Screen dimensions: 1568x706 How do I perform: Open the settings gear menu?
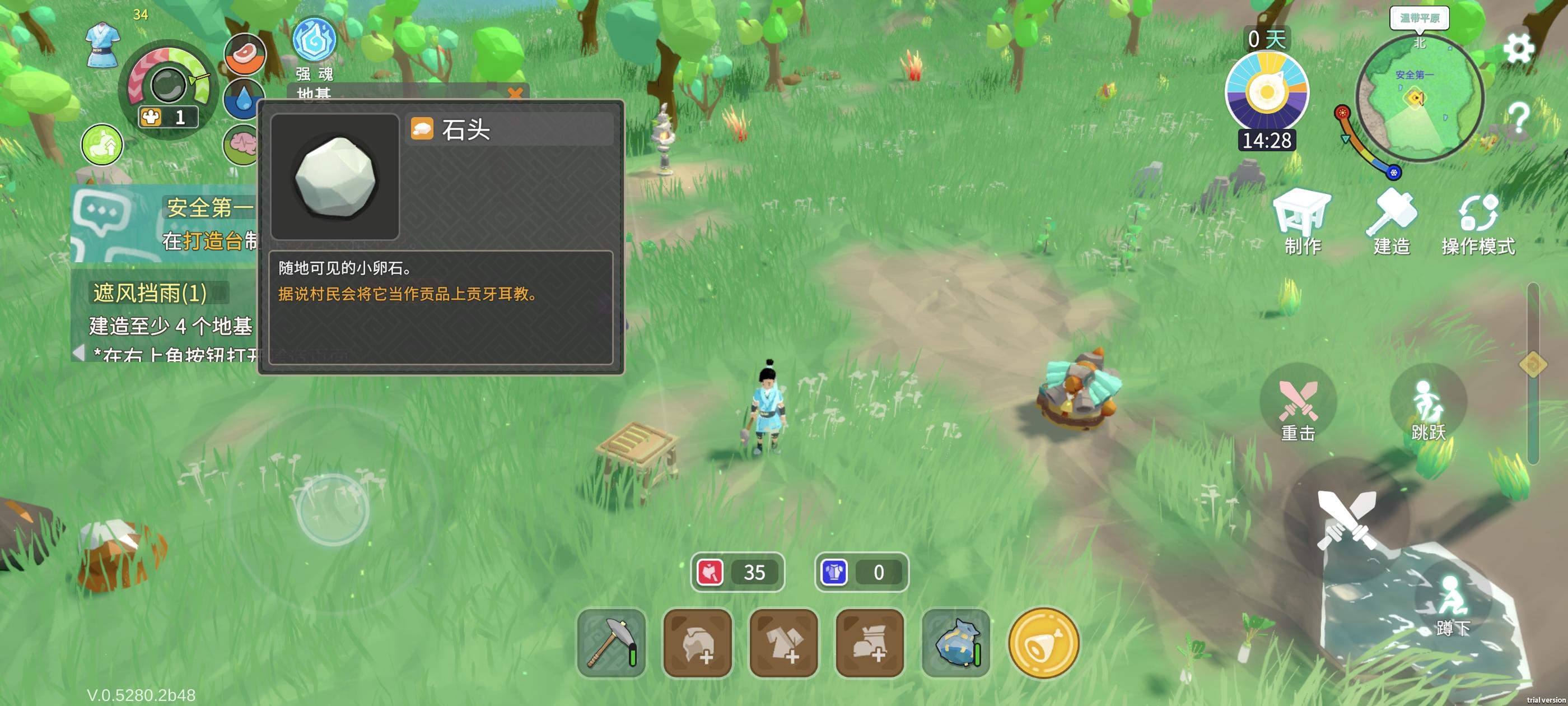click(1518, 48)
